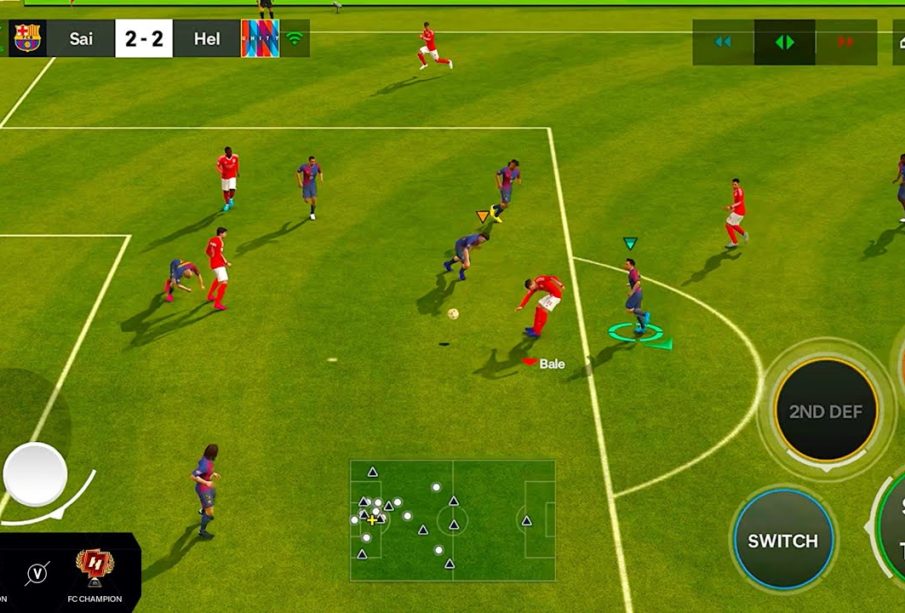The image size is (905, 613).
Task: Select the blue defensive tactics arrows
Action: [723, 42]
